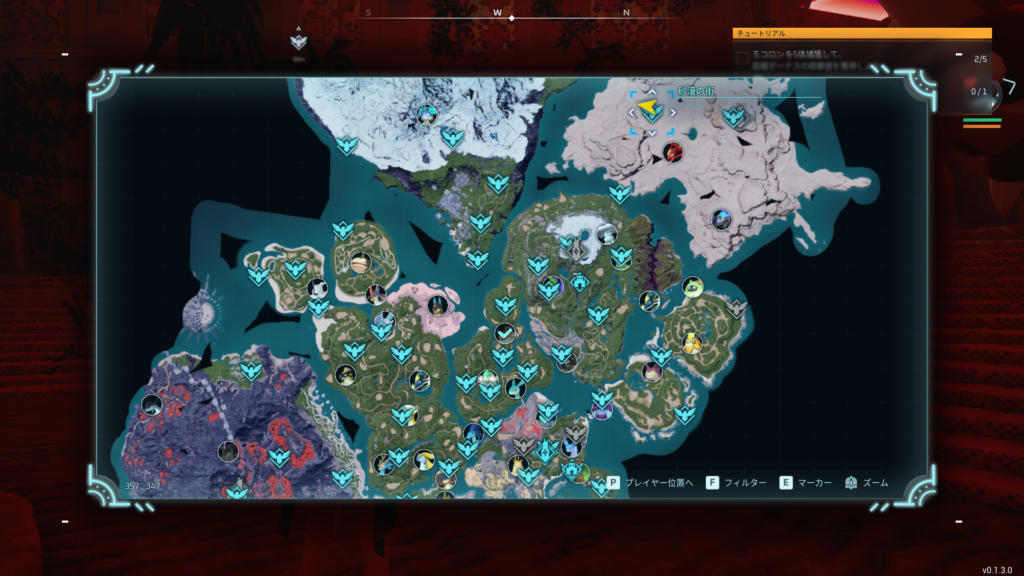The image size is (1024, 576).
Task: Select the boss icon on the pink island
Action: pos(436,304)
